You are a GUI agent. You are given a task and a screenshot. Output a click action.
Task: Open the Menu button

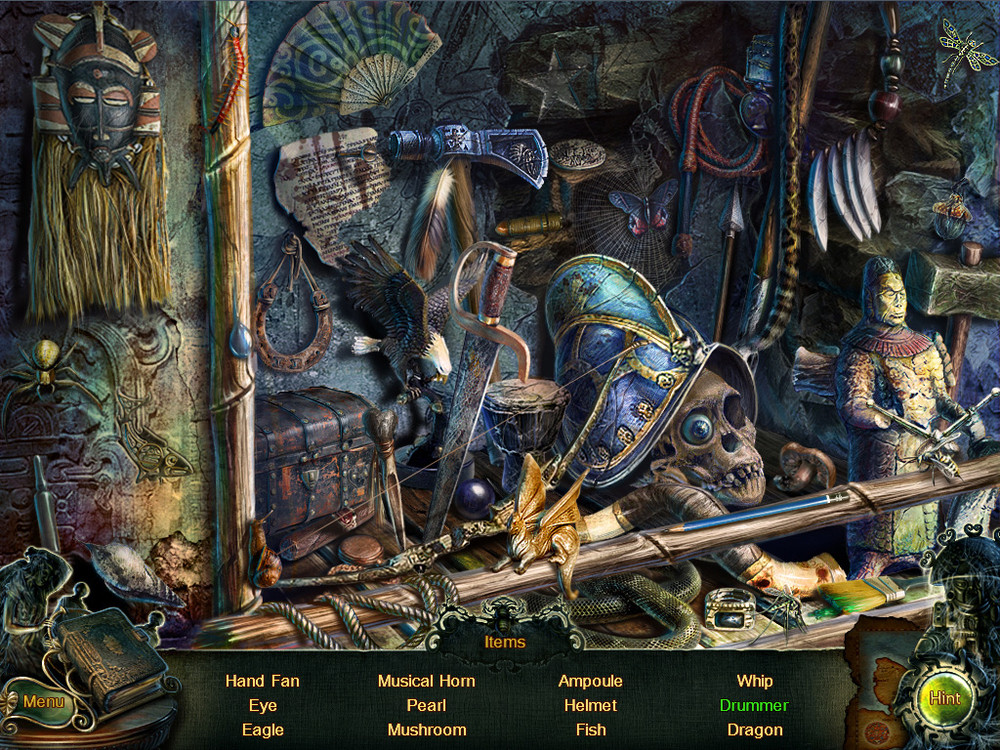[x=43, y=701]
